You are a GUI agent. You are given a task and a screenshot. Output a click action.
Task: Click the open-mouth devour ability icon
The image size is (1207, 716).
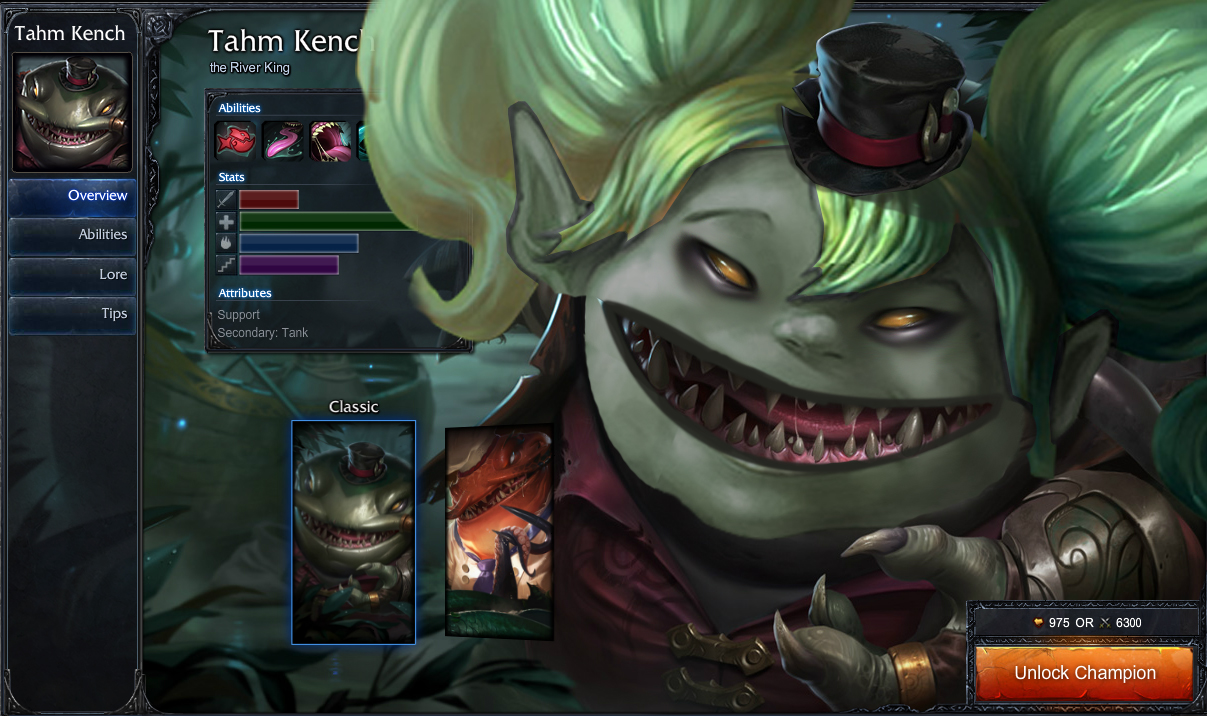(x=330, y=141)
